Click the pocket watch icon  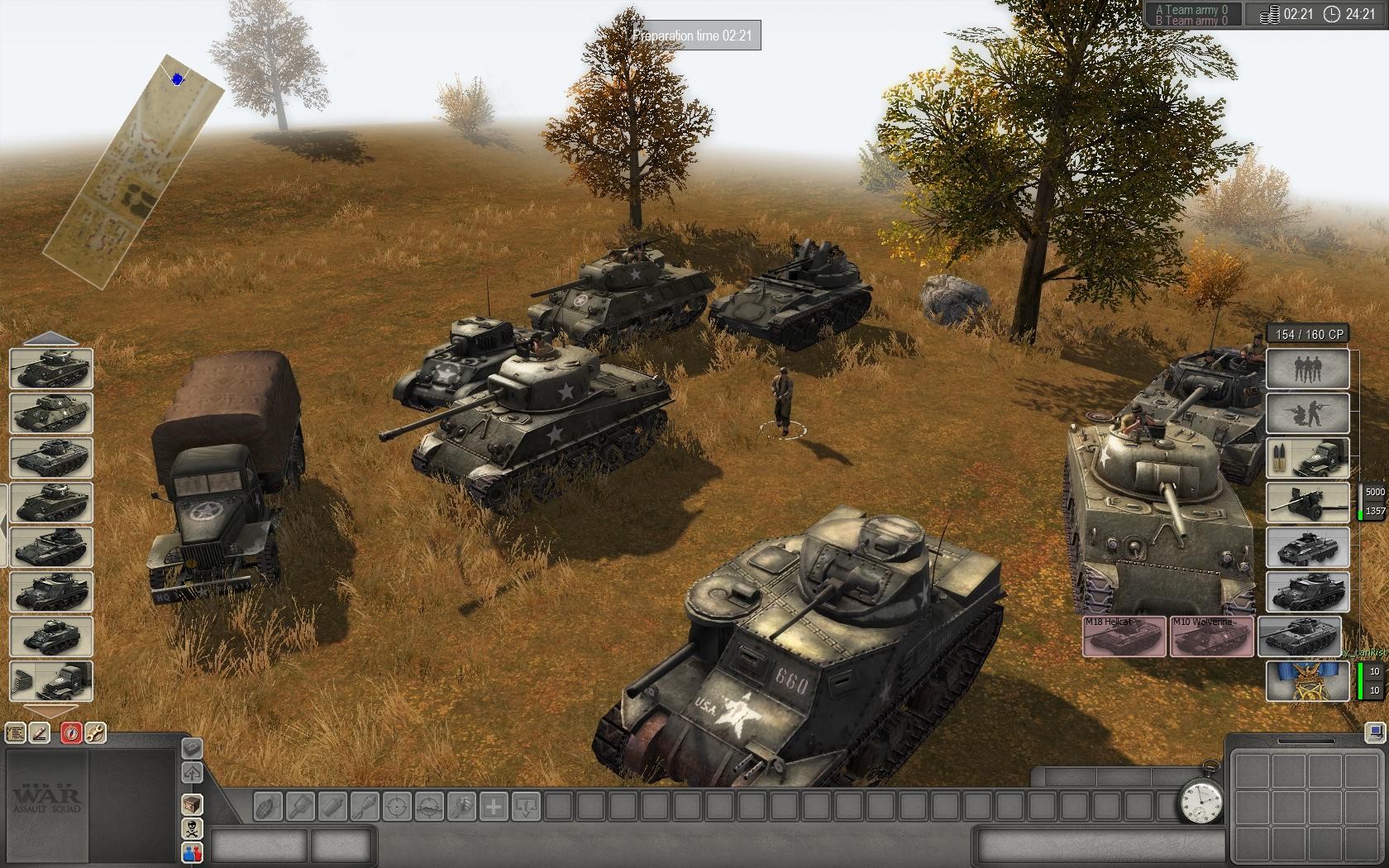1201,800
